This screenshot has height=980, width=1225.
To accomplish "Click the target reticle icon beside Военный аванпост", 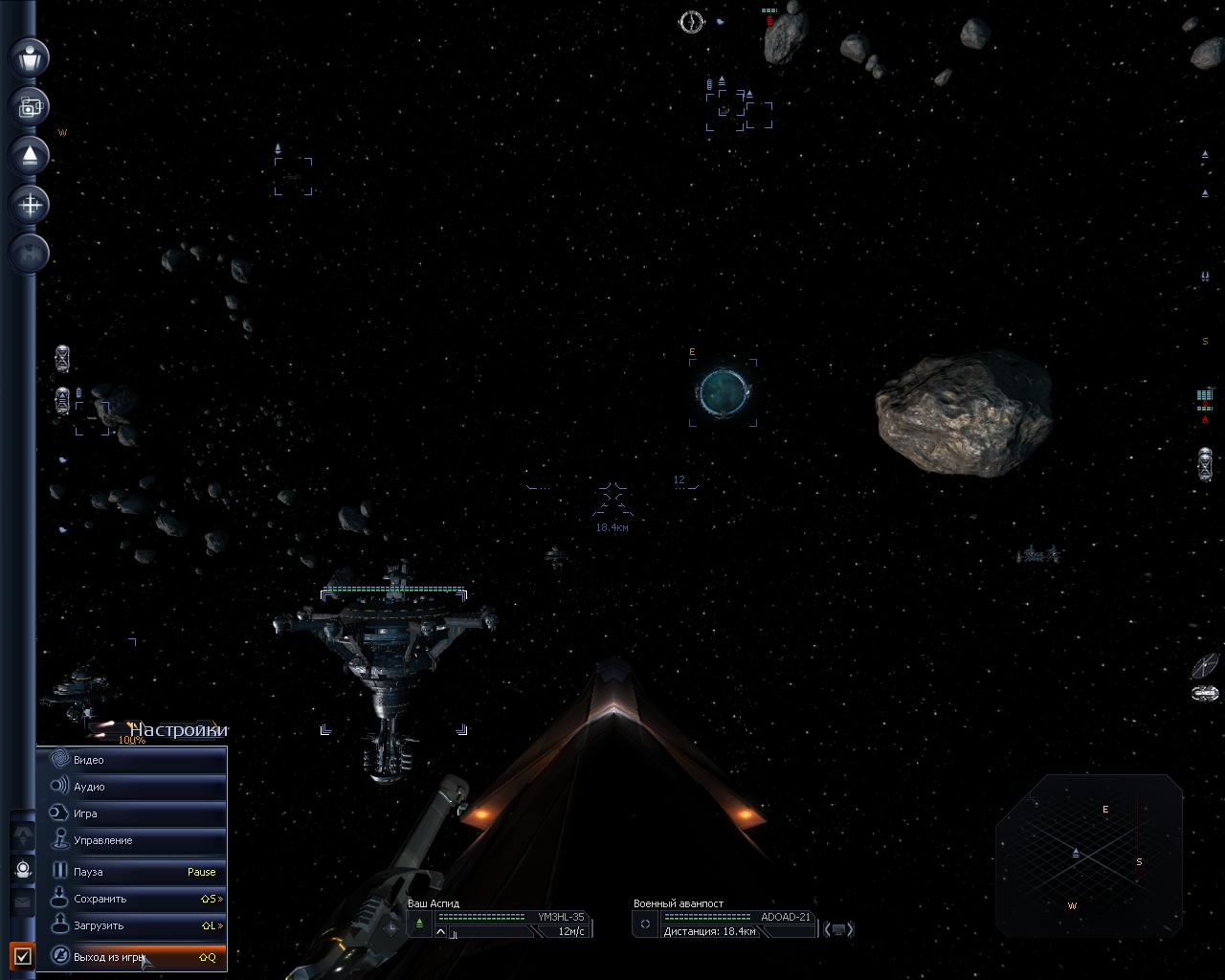I will pos(645,924).
